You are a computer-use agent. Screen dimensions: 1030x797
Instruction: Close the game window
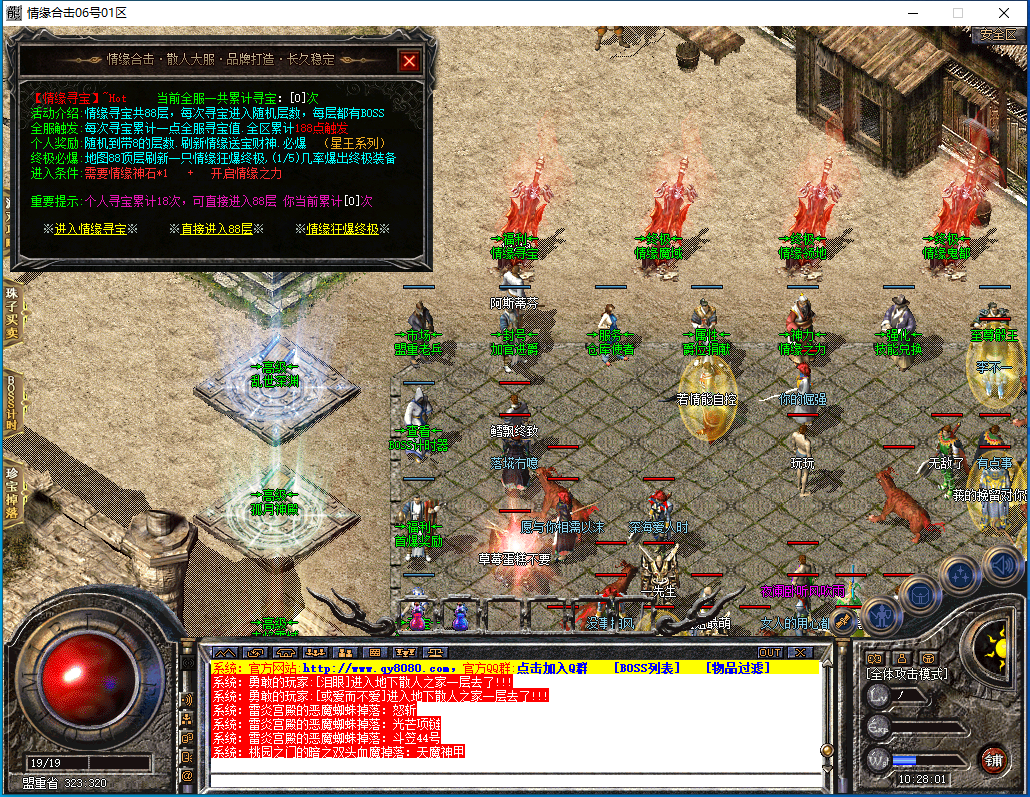pyautogui.click(x=1003, y=13)
